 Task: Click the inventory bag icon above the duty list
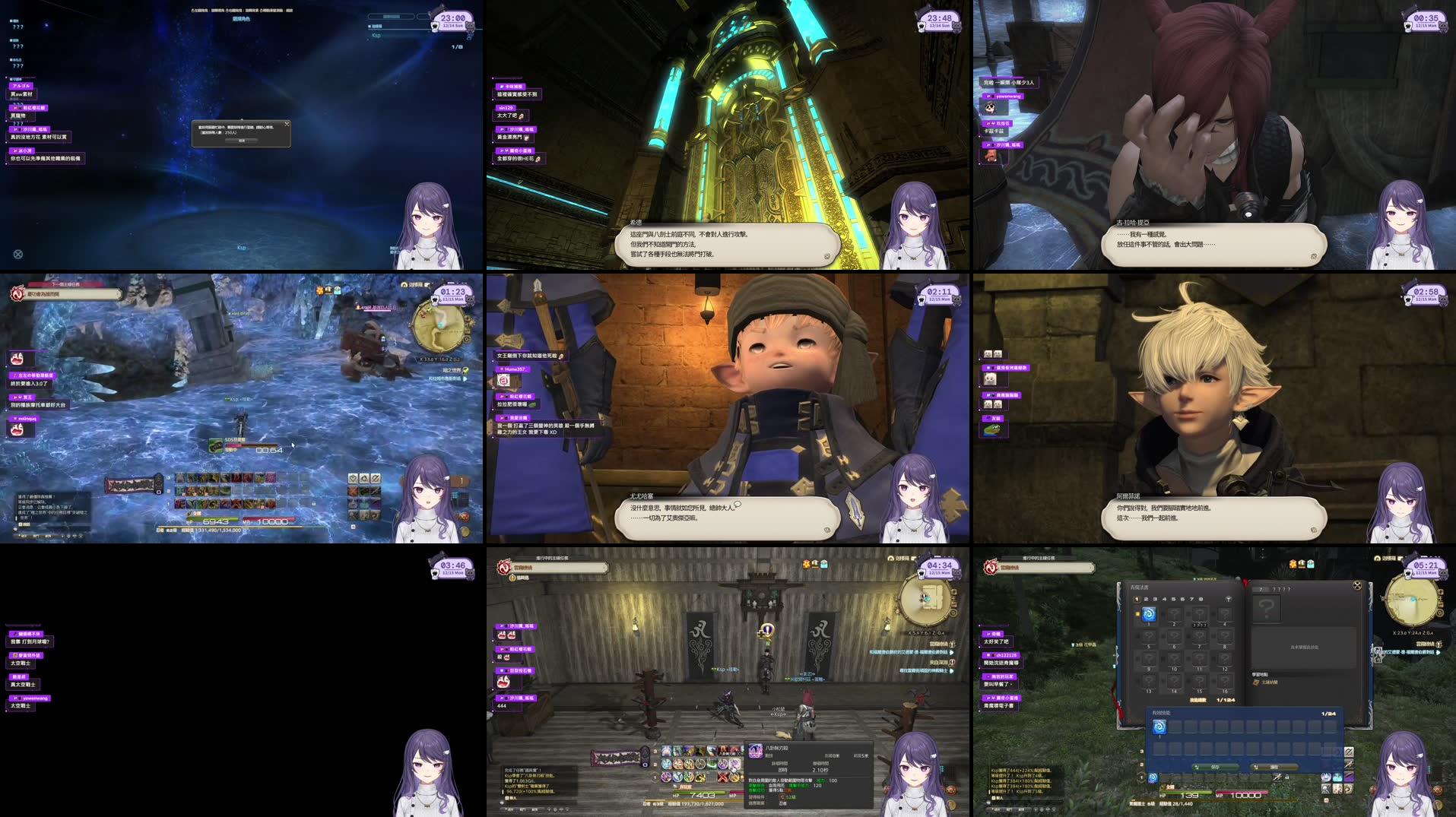point(1302,564)
